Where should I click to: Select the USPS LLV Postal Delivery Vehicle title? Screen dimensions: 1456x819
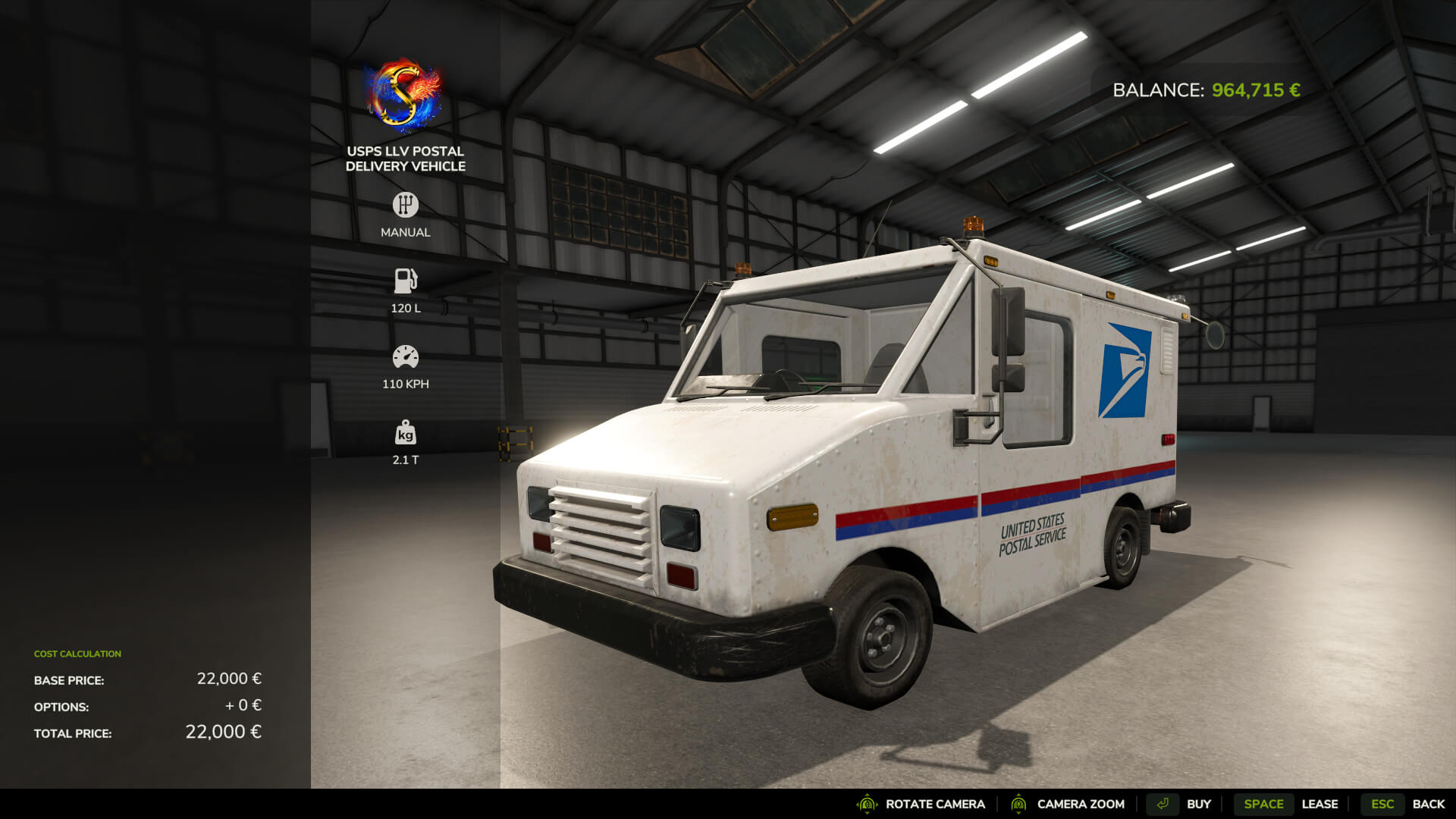tap(406, 158)
